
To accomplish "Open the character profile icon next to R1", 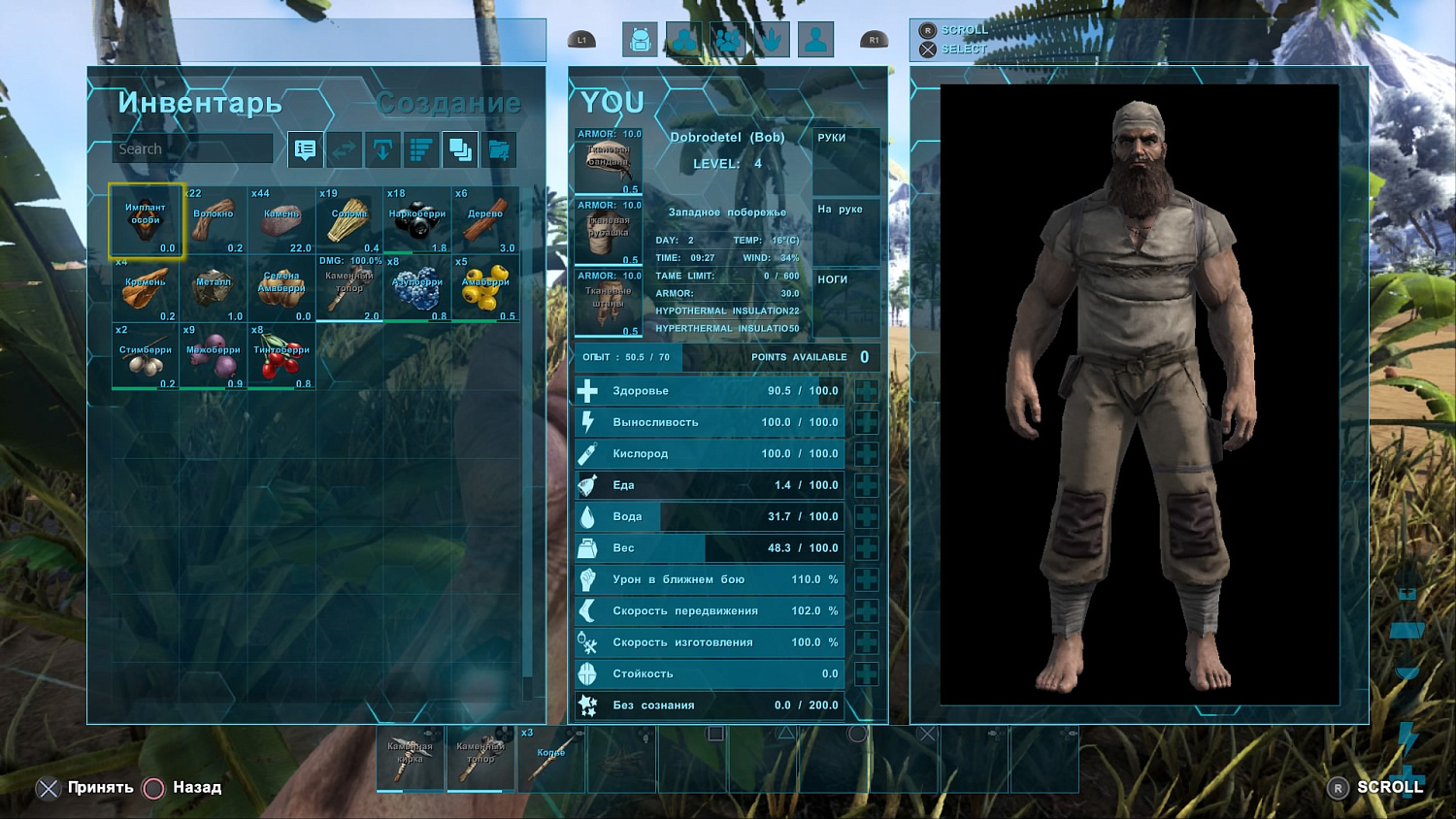I will 815,39.
